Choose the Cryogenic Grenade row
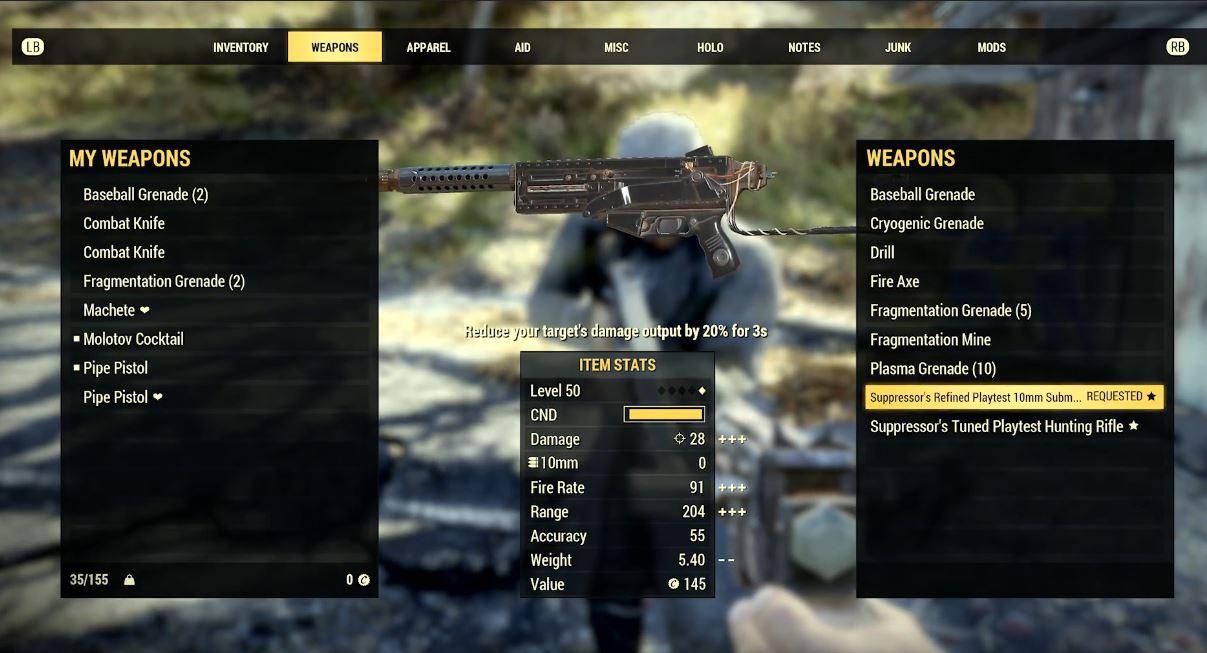The height and width of the screenshot is (653, 1207). pyautogui.click(x=927, y=223)
